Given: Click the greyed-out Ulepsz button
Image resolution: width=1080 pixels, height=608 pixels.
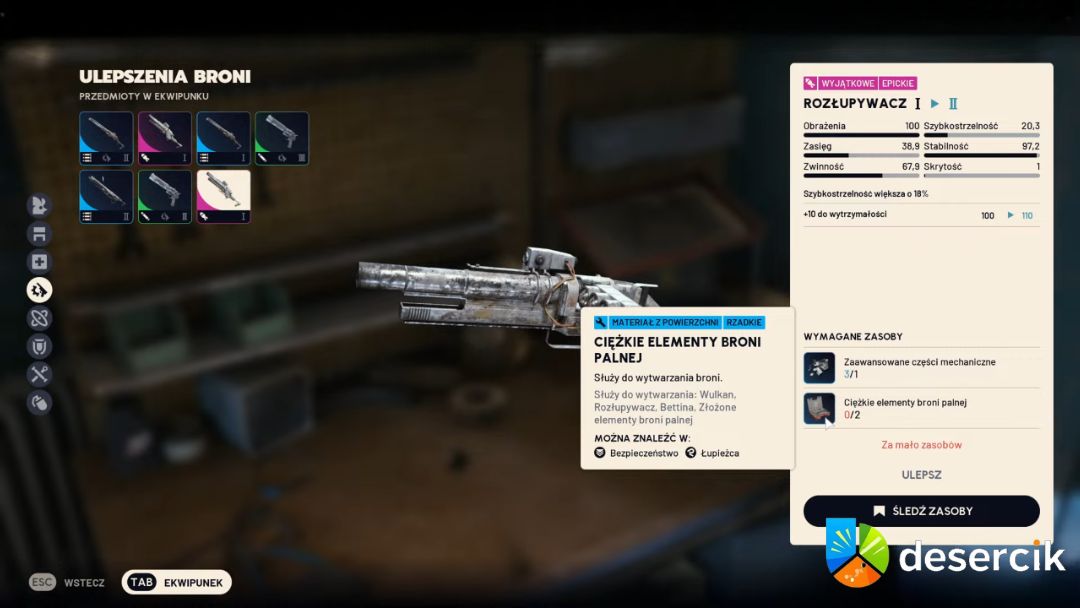Looking at the screenshot, I should [x=921, y=475].
